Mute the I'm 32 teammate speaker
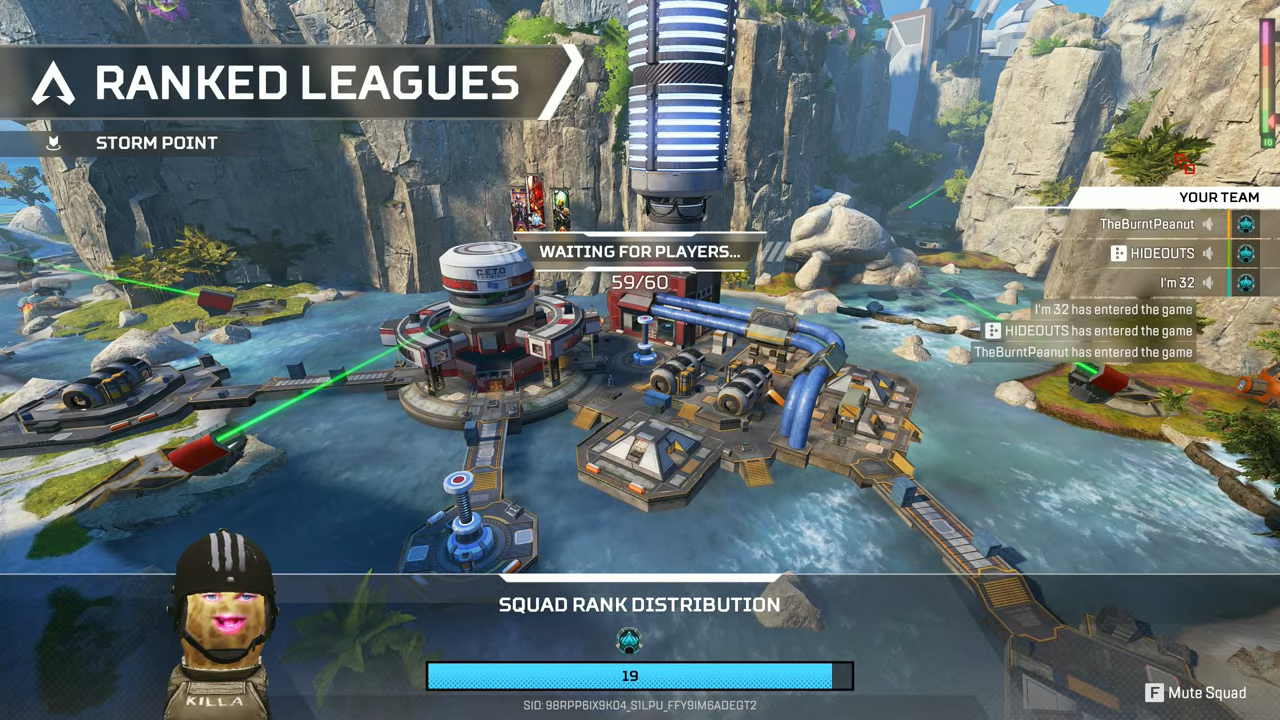 tap(1208, 284)
